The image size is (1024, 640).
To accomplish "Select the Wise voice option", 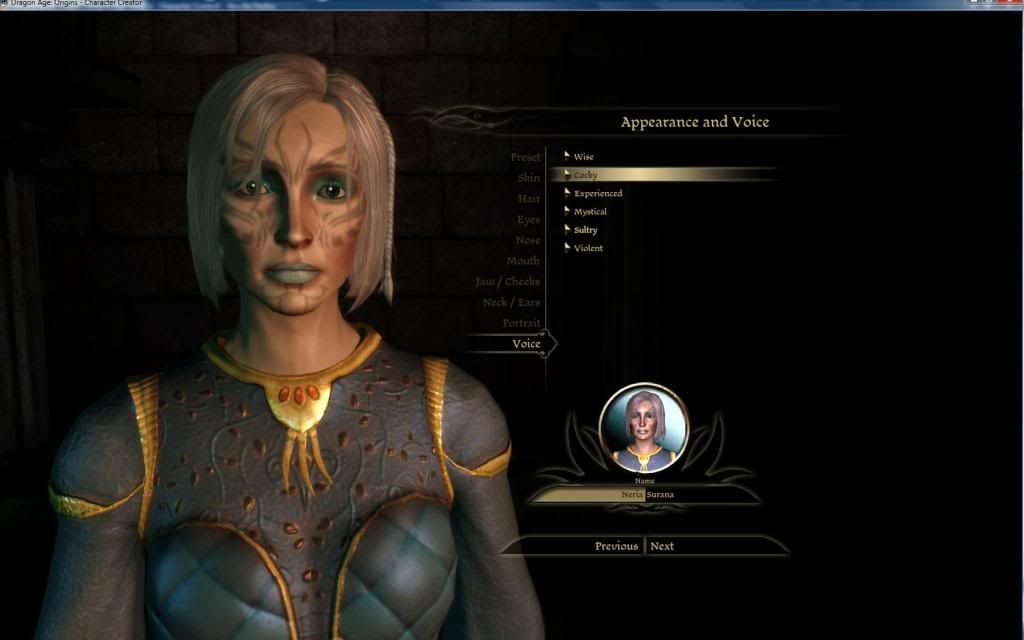I will click(583, 157).
